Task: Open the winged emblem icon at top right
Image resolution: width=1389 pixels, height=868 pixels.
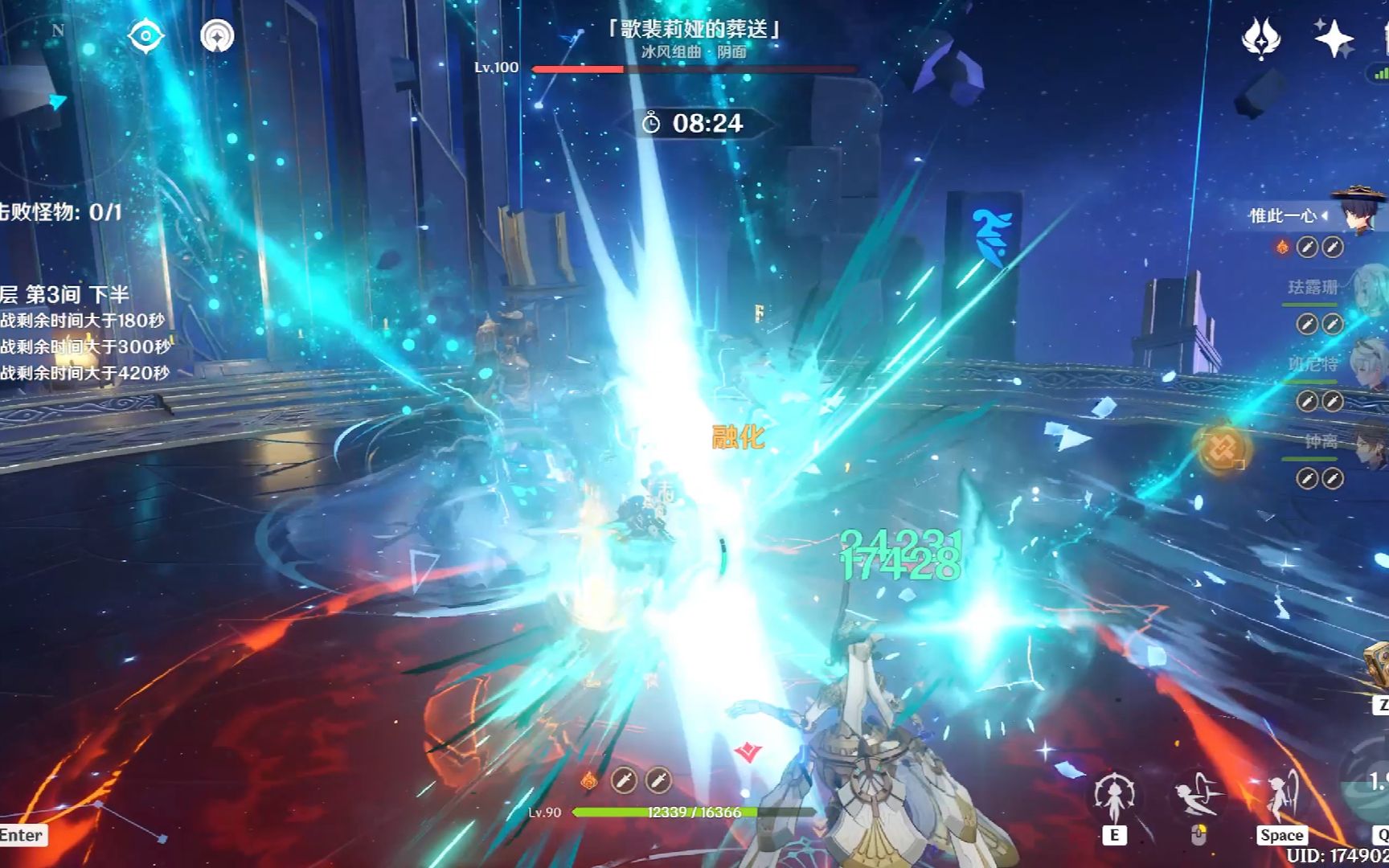Action: point(1260,38)
